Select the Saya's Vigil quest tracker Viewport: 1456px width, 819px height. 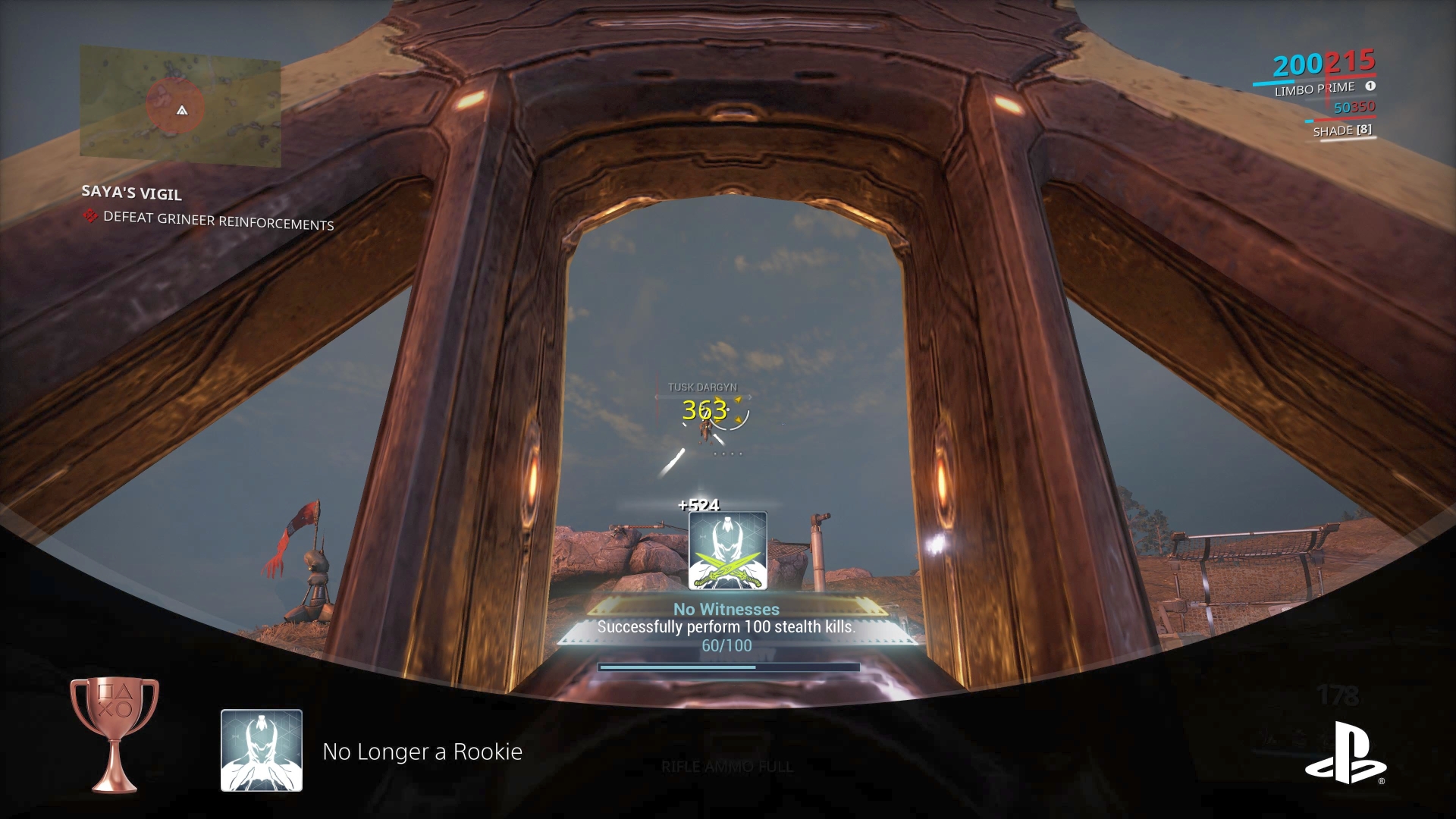tap(131, 193)
